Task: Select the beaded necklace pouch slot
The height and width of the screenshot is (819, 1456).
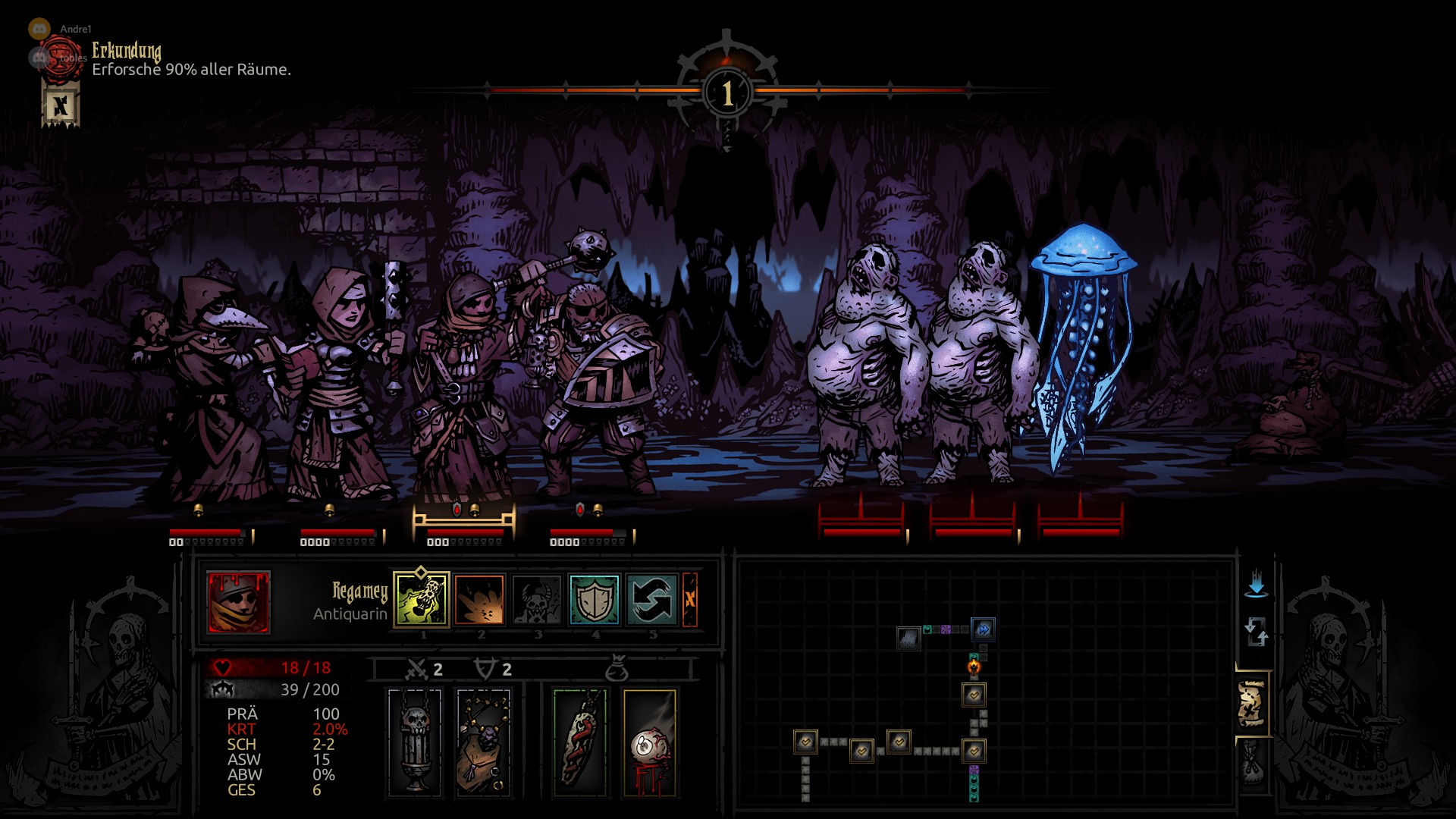Action: point(483,743)
